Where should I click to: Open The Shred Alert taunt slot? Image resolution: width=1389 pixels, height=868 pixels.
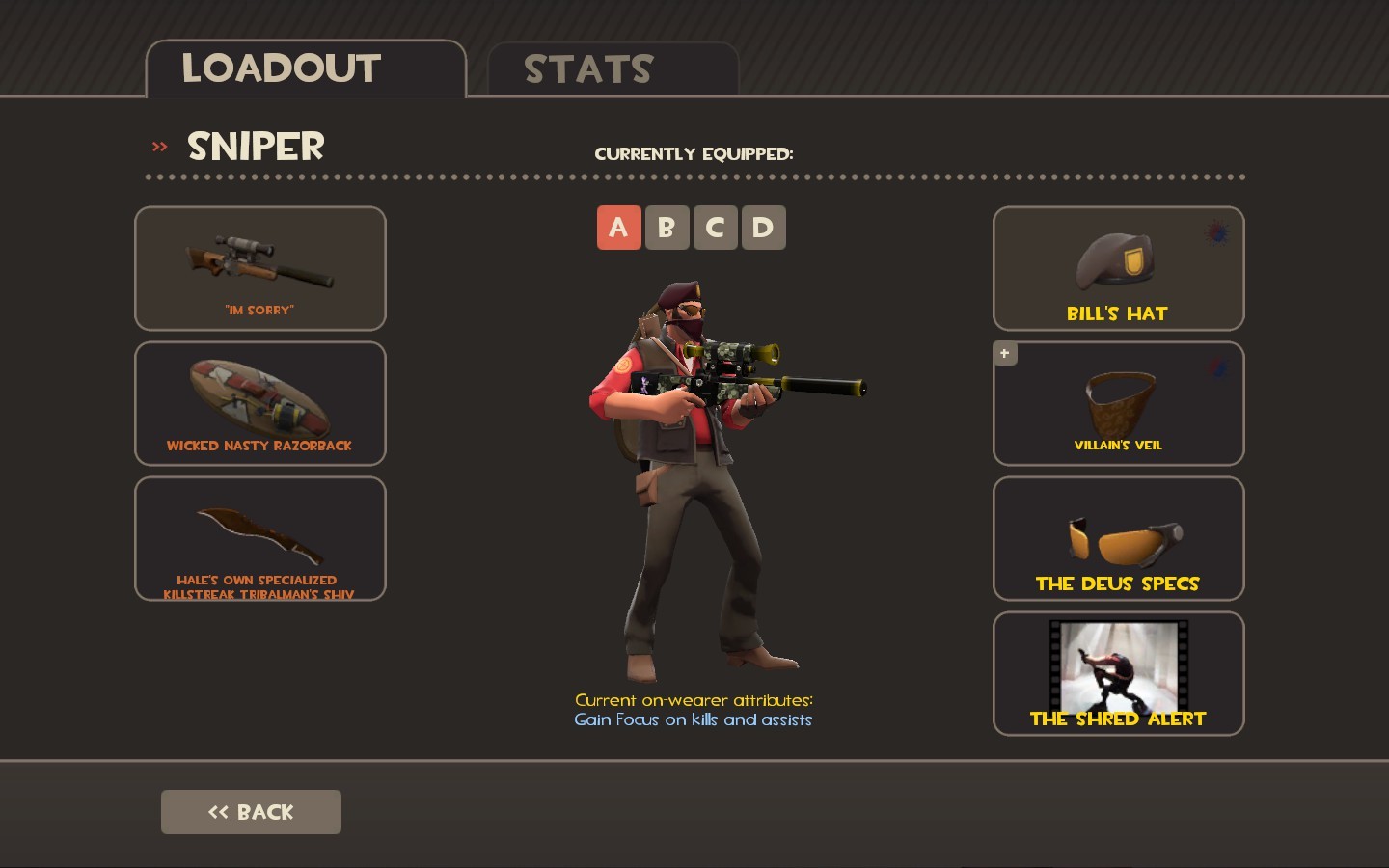(1117, 673)
